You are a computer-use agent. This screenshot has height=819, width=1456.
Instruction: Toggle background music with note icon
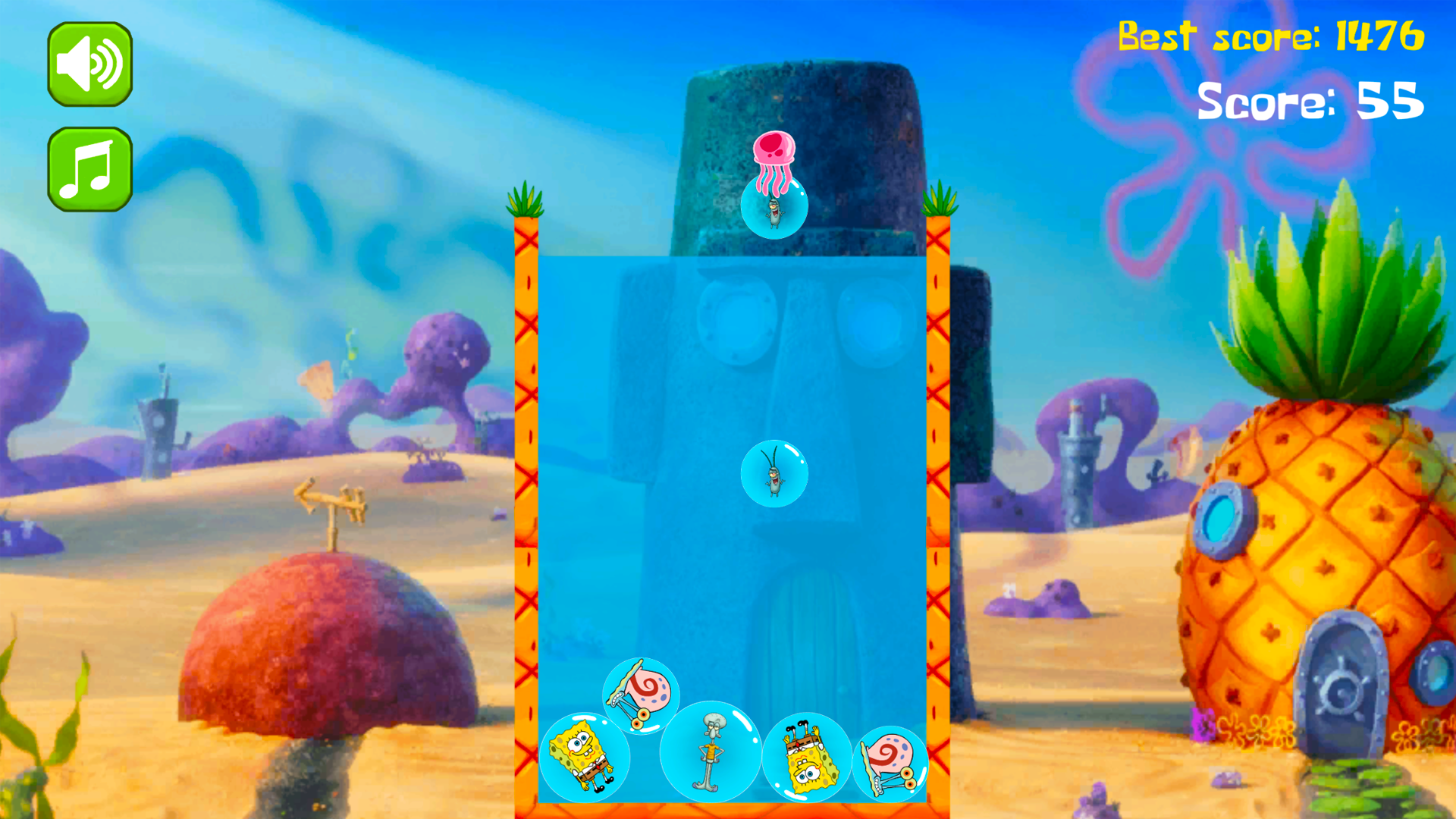pyautogui.click(x=89, y=167)
